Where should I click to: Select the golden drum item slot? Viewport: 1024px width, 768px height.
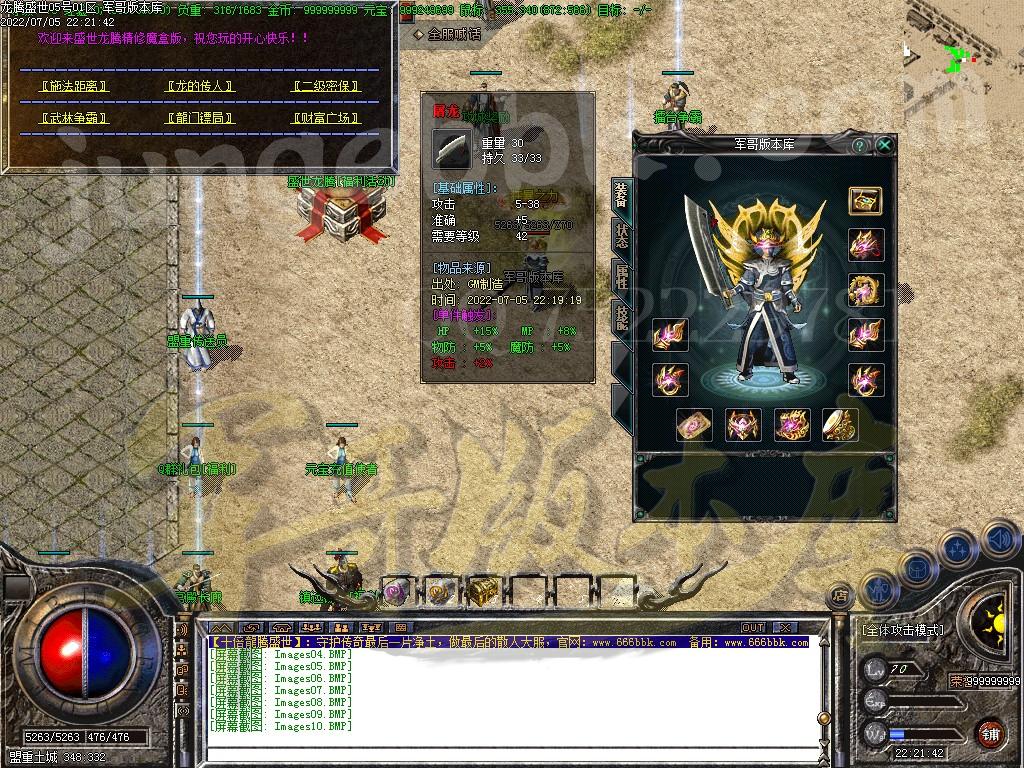point(840,425)
